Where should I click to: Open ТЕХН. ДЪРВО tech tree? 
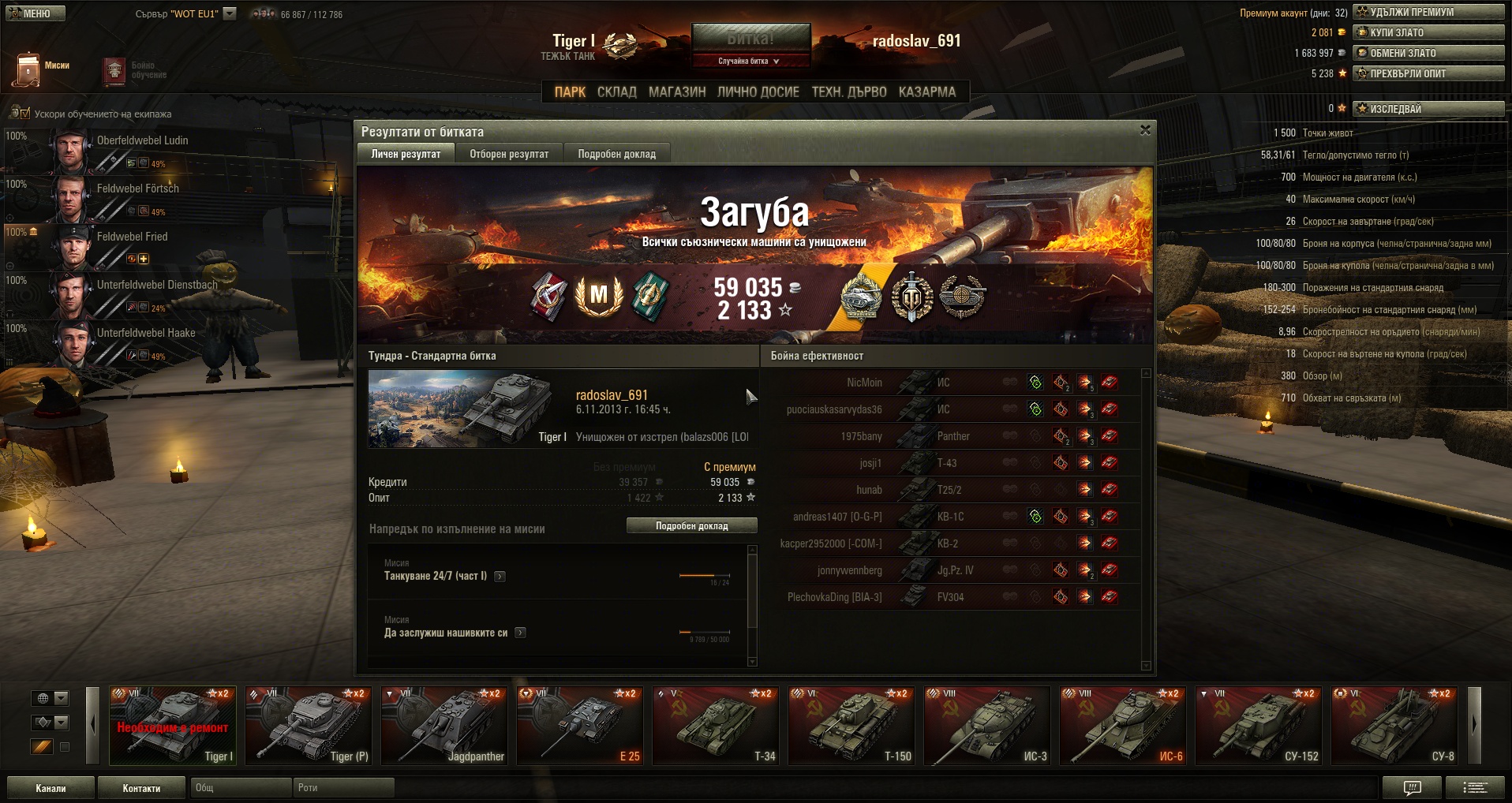(849, 92)
